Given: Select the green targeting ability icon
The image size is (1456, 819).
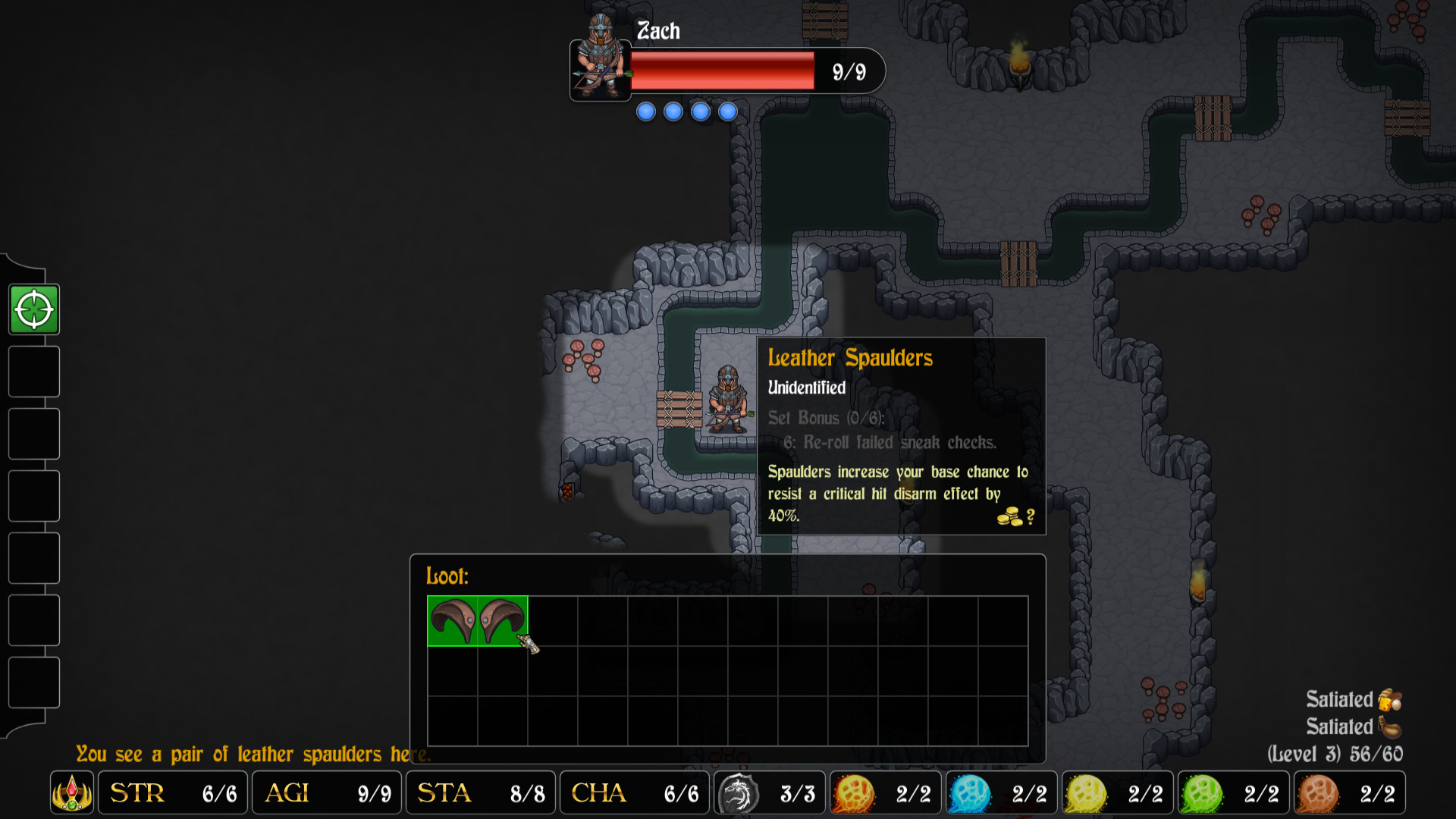Looking at the screenshot, I should coord(33,309).
